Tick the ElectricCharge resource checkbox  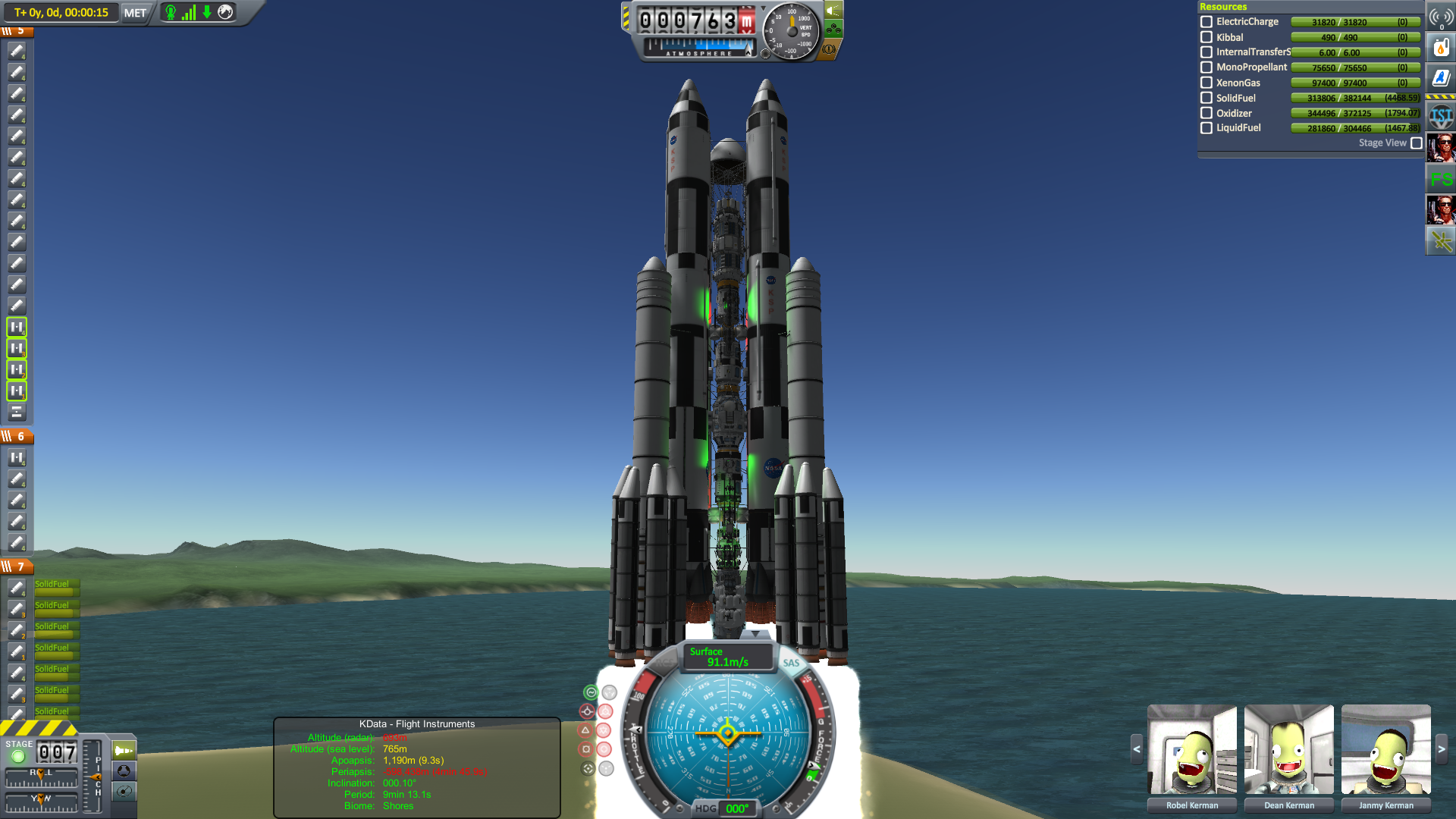[1207, 22]
